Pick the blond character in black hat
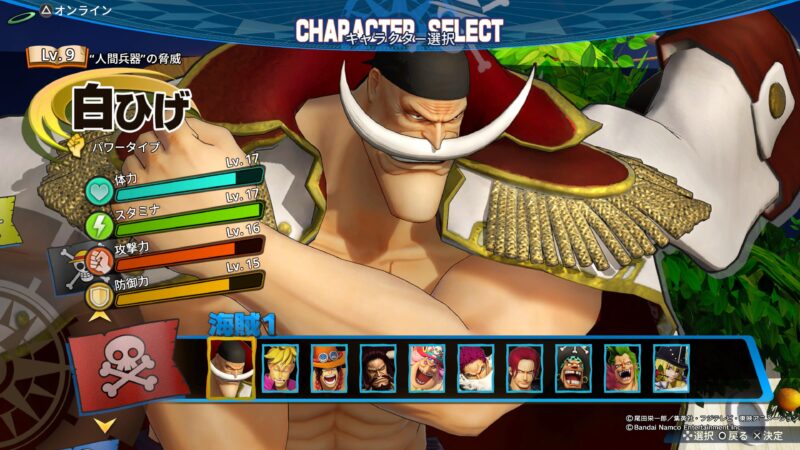The image size is (800, 450). pyautogui.click(x=671, y=368)
